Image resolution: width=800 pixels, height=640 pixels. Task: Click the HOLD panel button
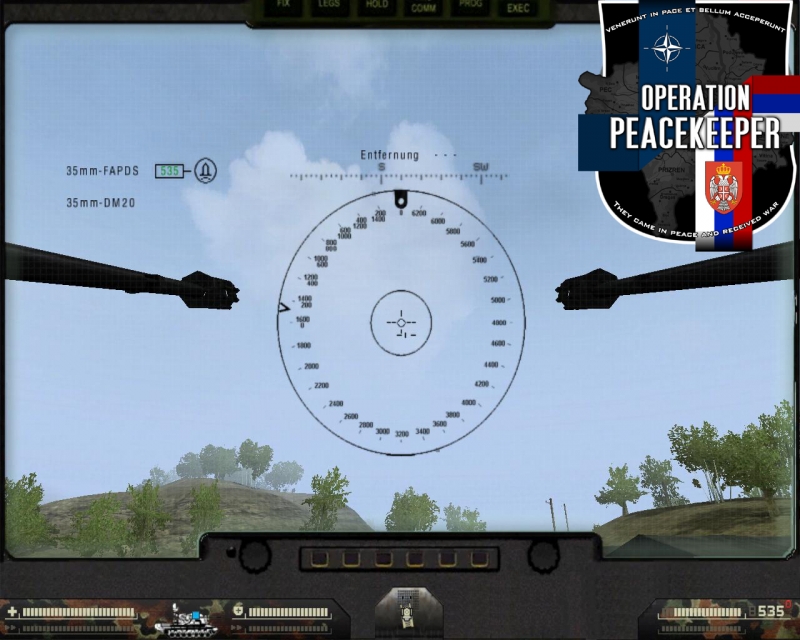(377, 6)
